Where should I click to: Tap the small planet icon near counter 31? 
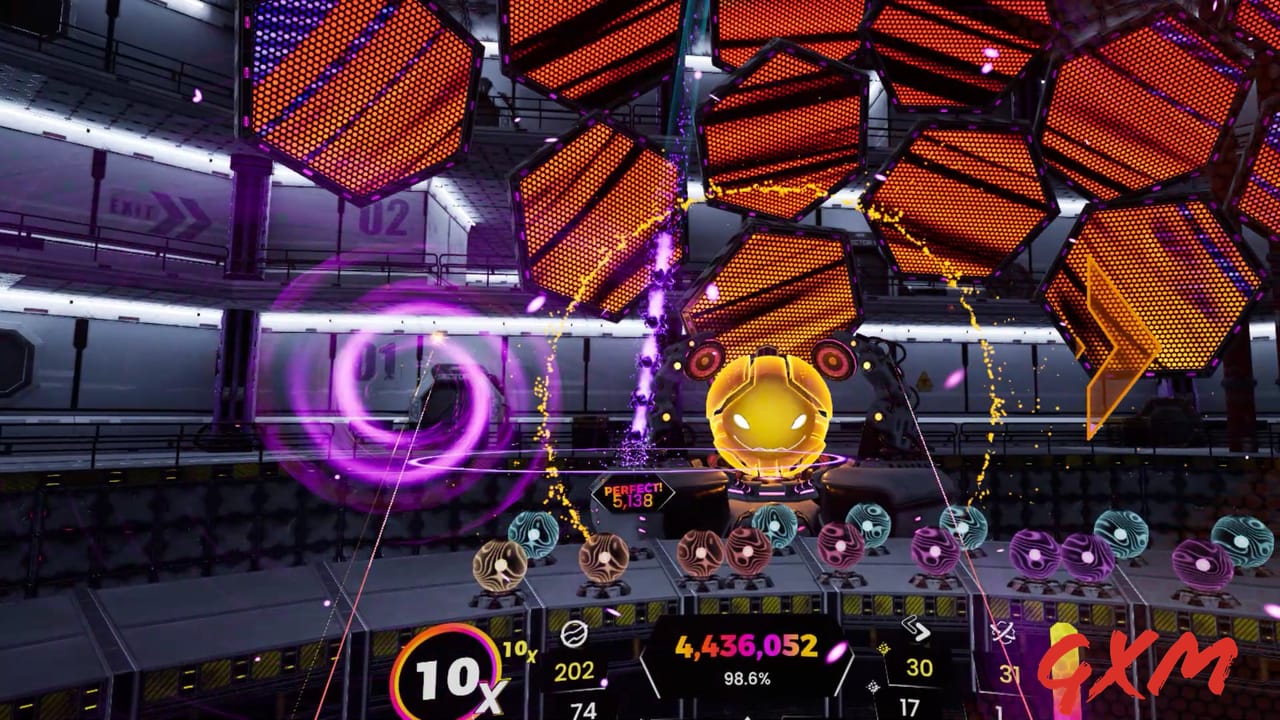tap(1003, 632)
